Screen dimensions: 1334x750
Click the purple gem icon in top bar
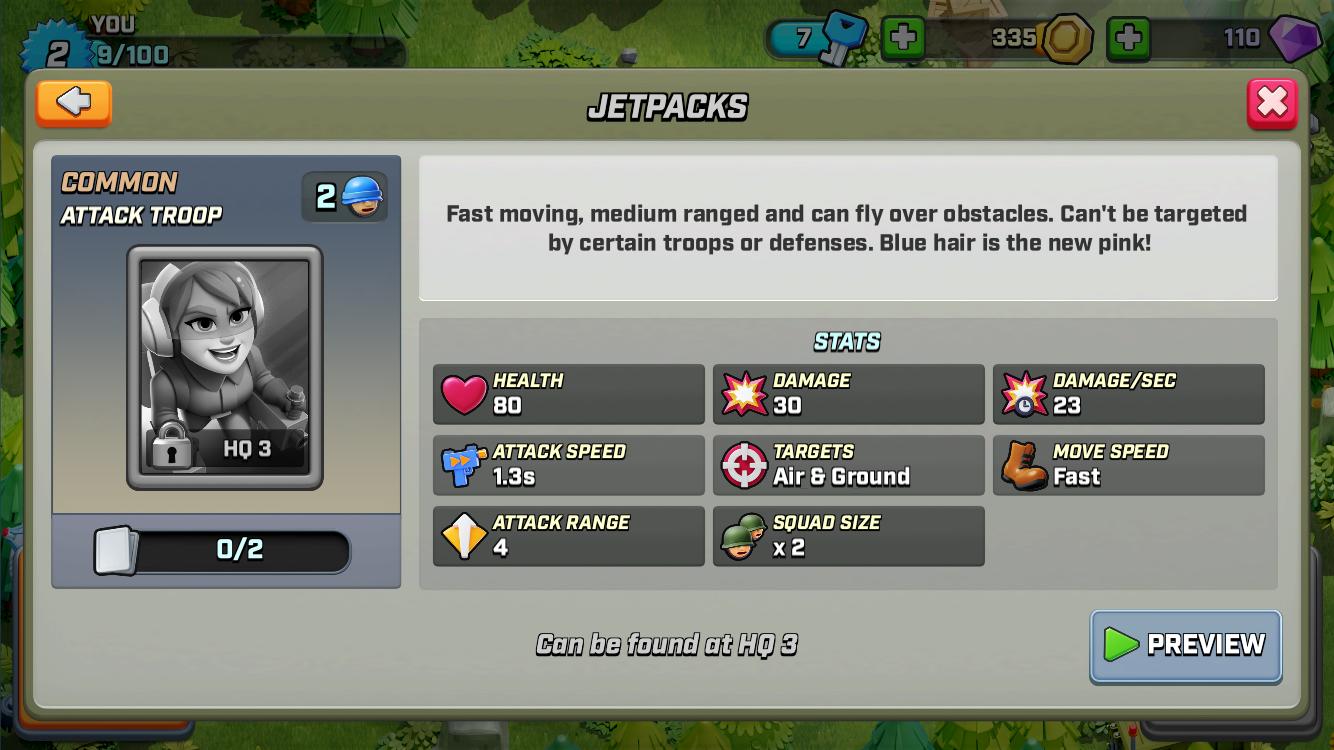coord(1295,38)
